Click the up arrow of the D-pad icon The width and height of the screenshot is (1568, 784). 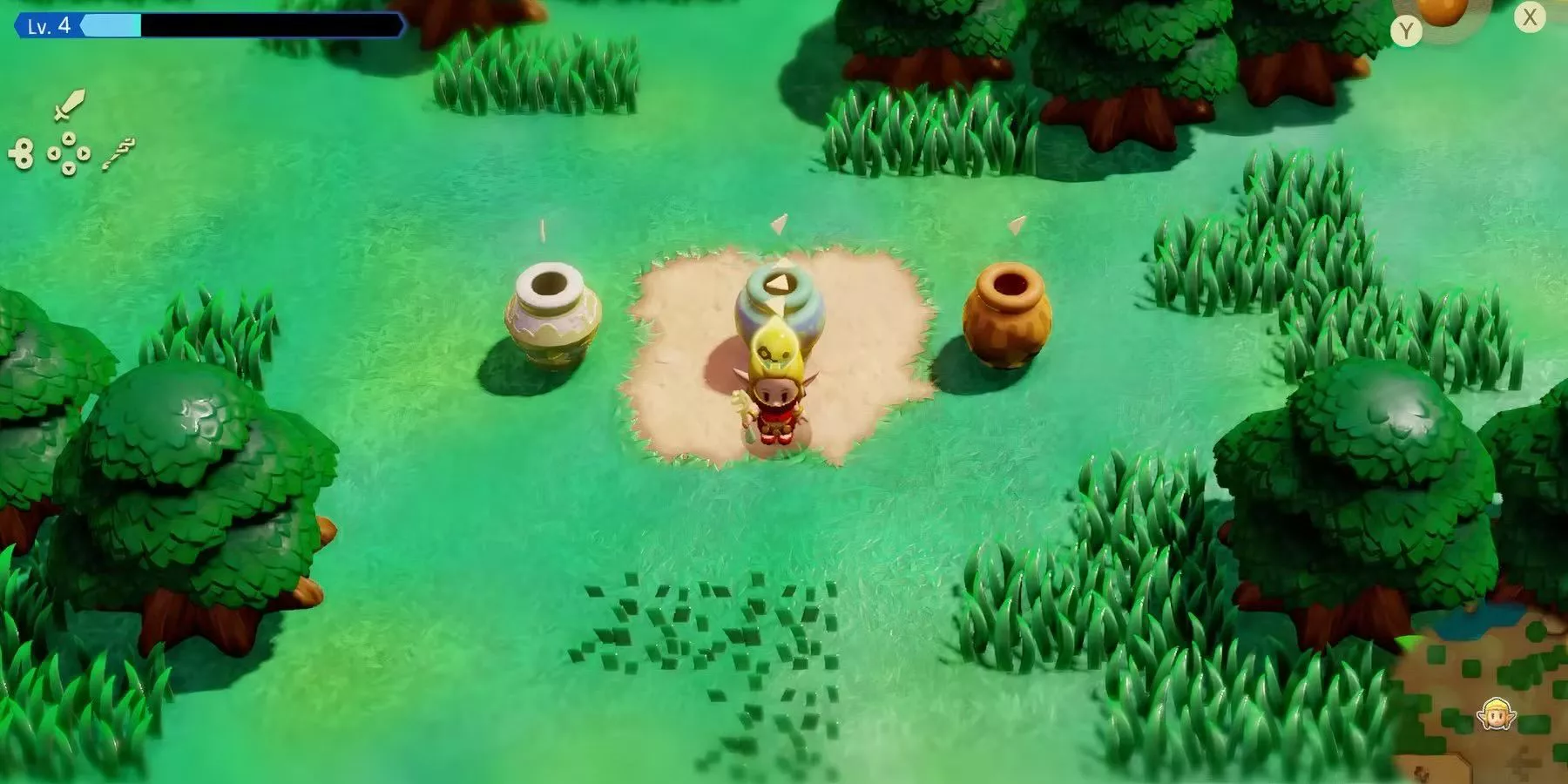(x=69, y=137)
